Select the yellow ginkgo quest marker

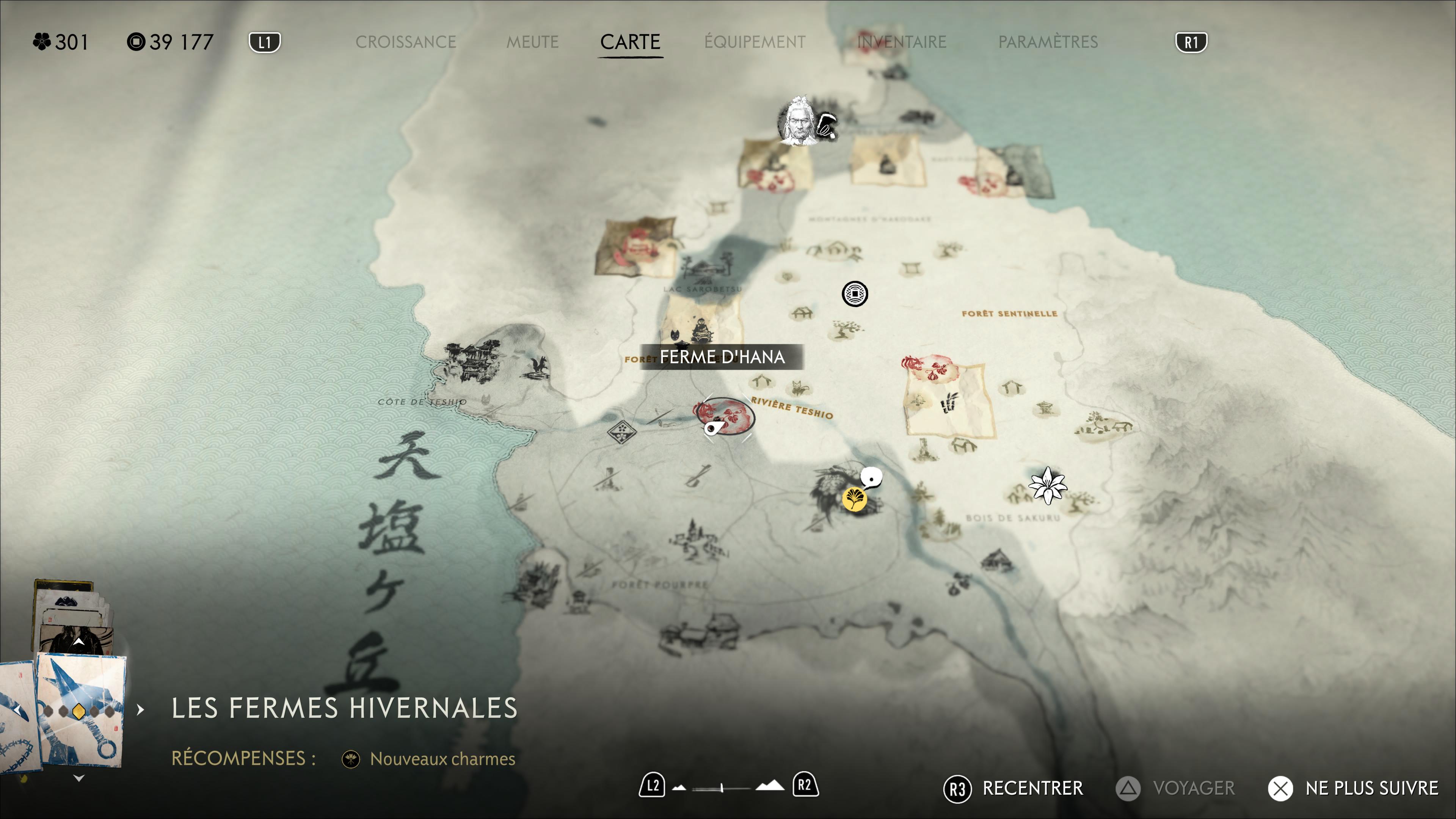pyautogui.click(x=854, y=499)
